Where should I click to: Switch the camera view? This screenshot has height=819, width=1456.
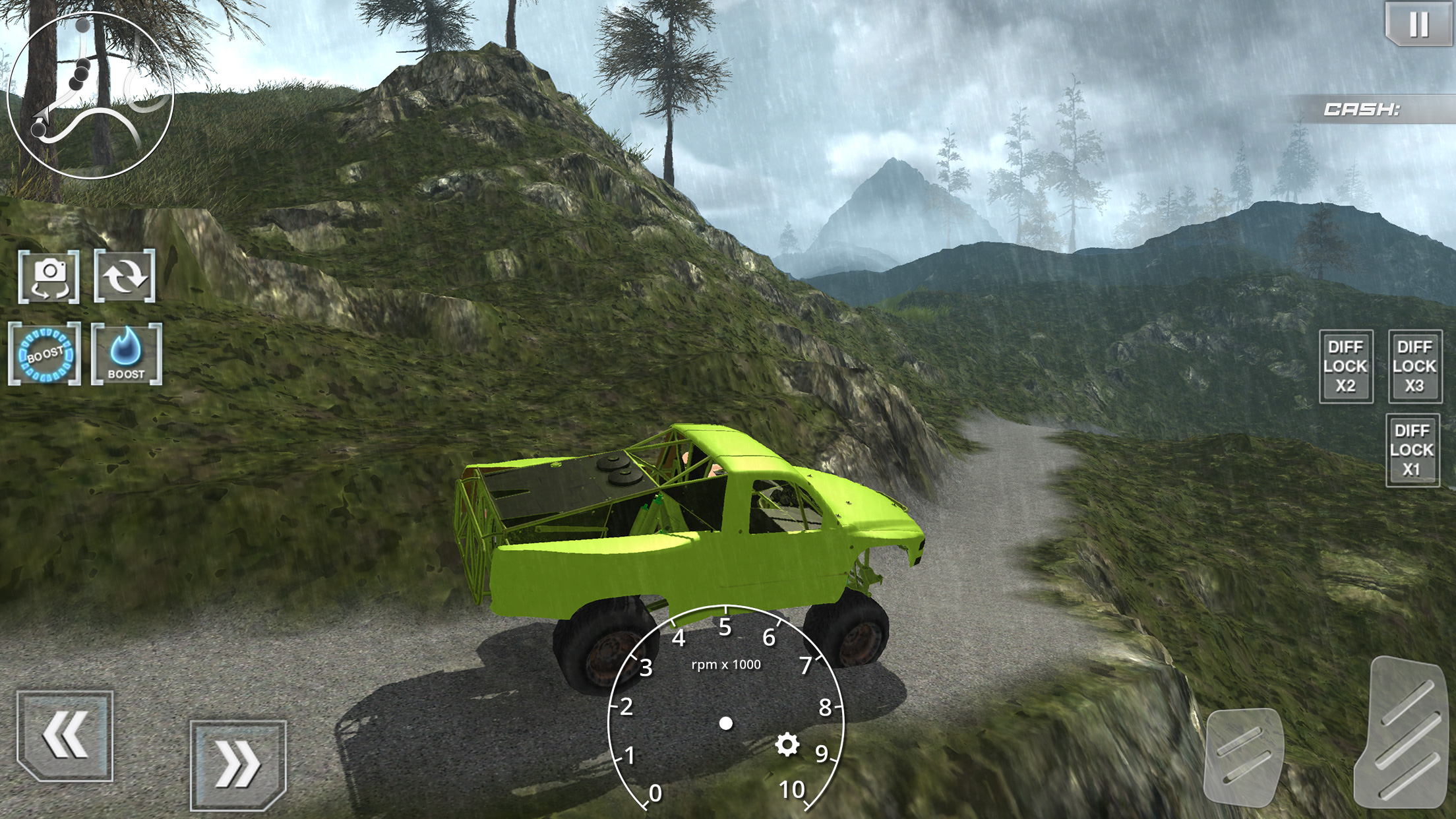click(x=49, y=277)
